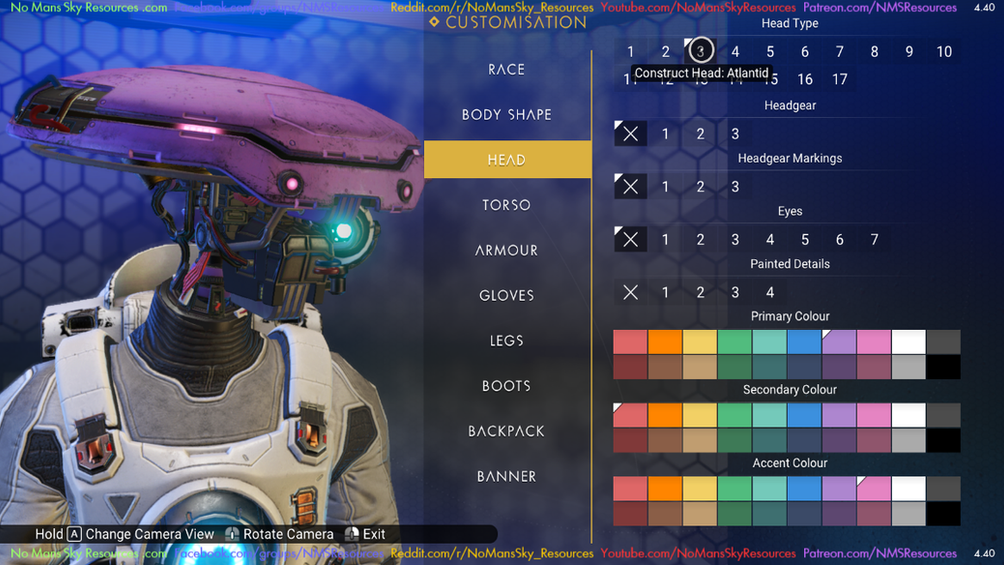Remove painted details with the X option
The image size is (1004, 565).
pyautogui.click(x=630, y=293)
